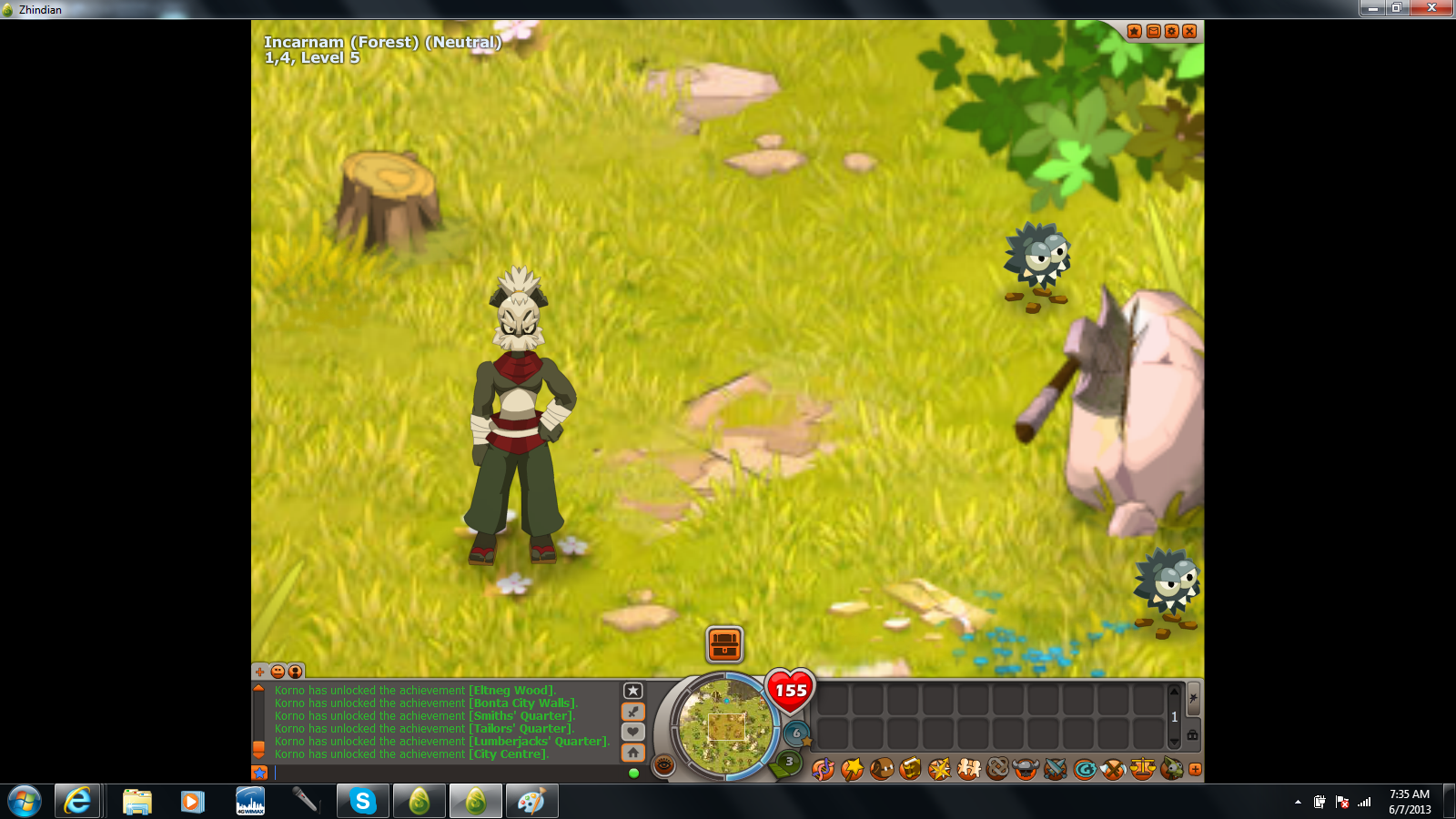This screenshot has width=1456, height=819.
Task: Select the heart chat filter tab
Action: click(x=633, y=732)
